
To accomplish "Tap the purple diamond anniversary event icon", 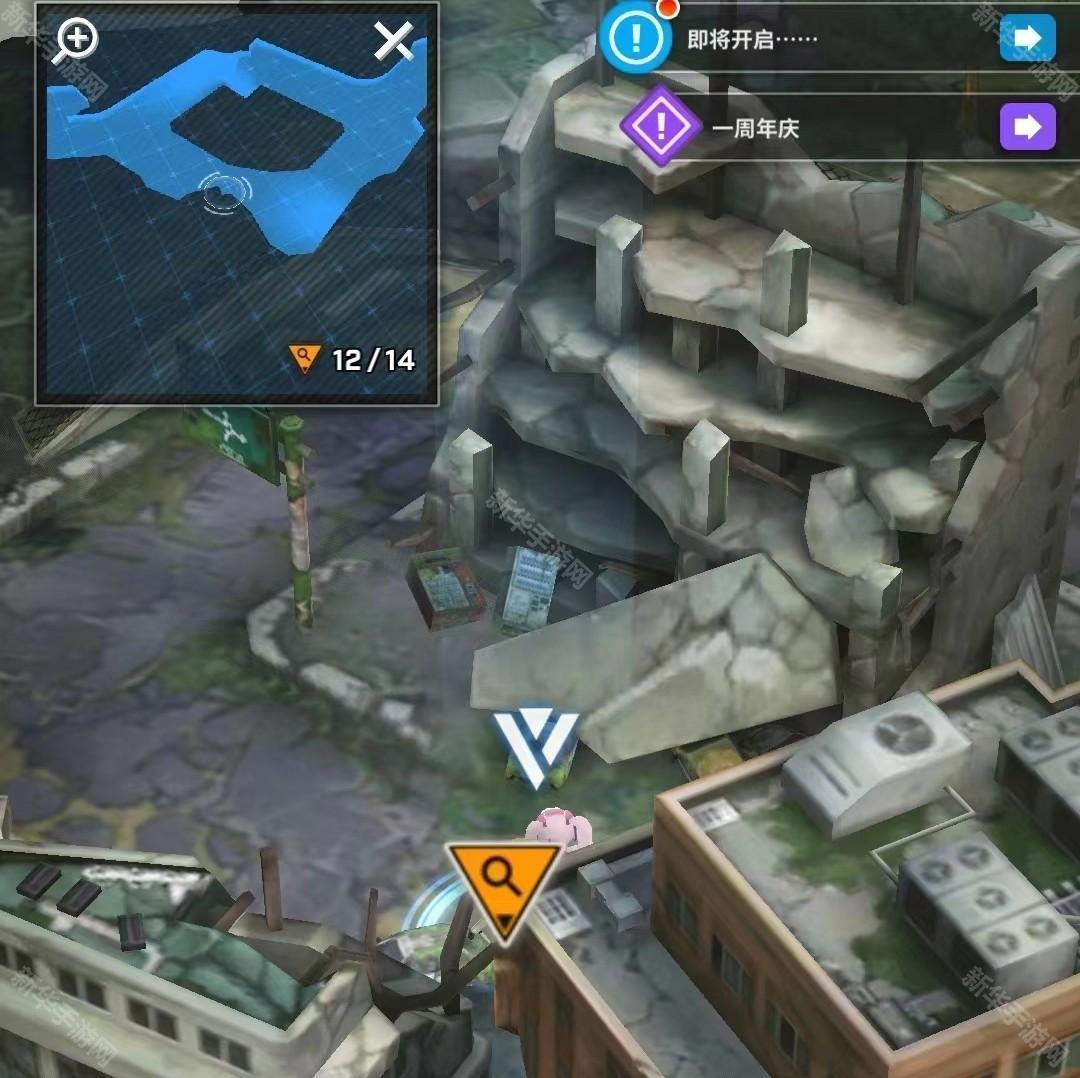I will 658,126.
